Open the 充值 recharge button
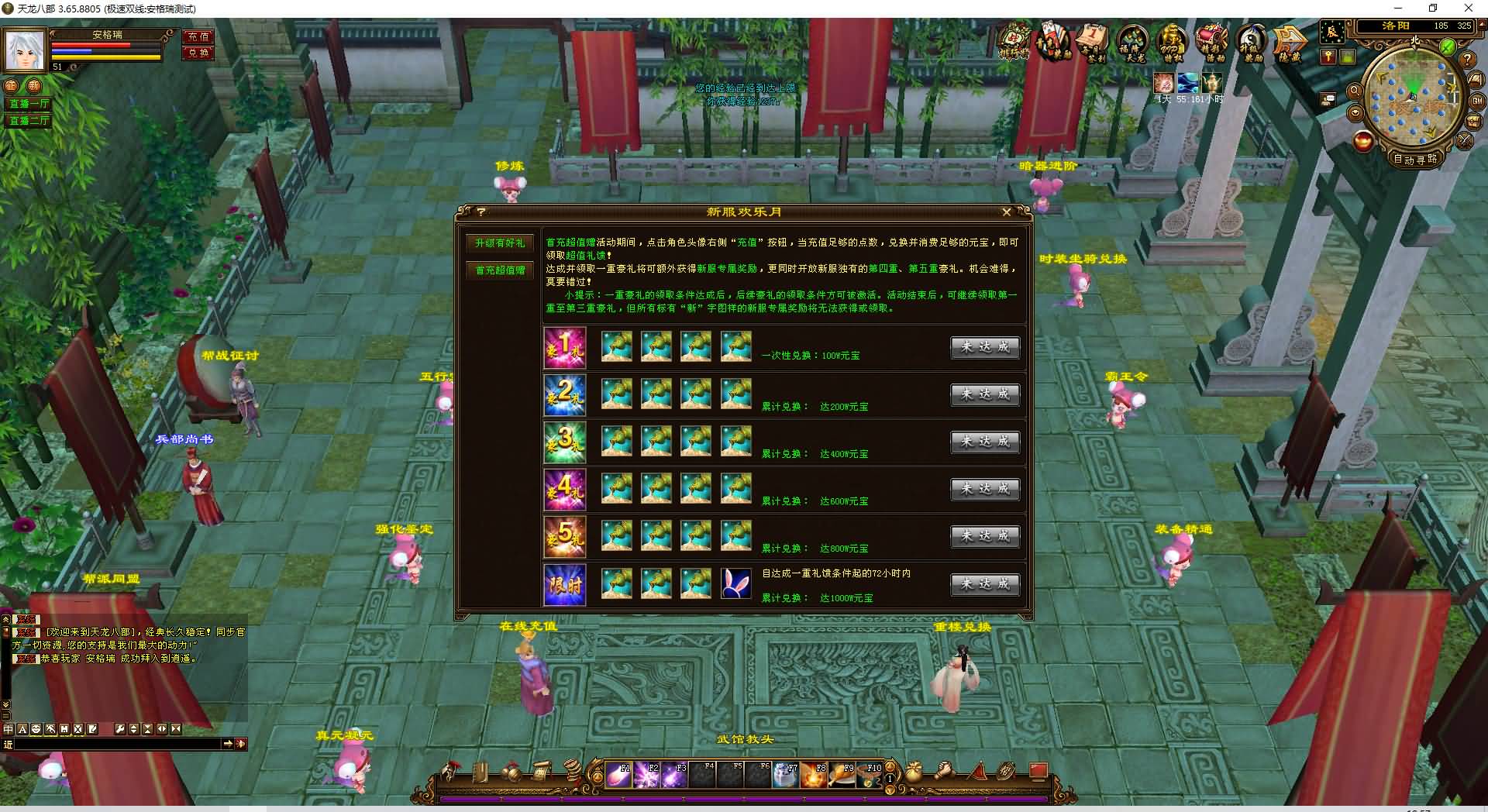The height and width of the screenshot is (812, 1488). 198,36
